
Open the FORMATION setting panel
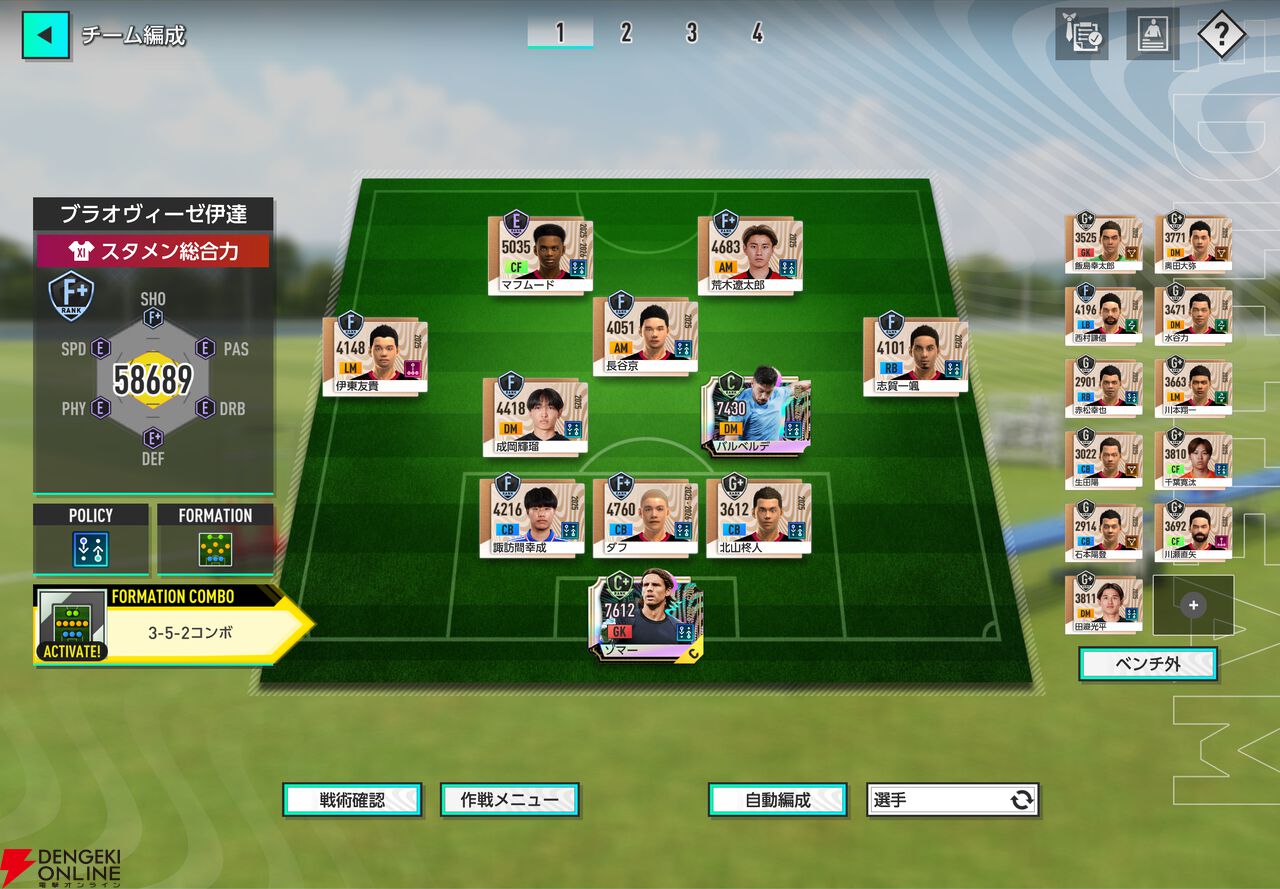[x=215, y=539]
